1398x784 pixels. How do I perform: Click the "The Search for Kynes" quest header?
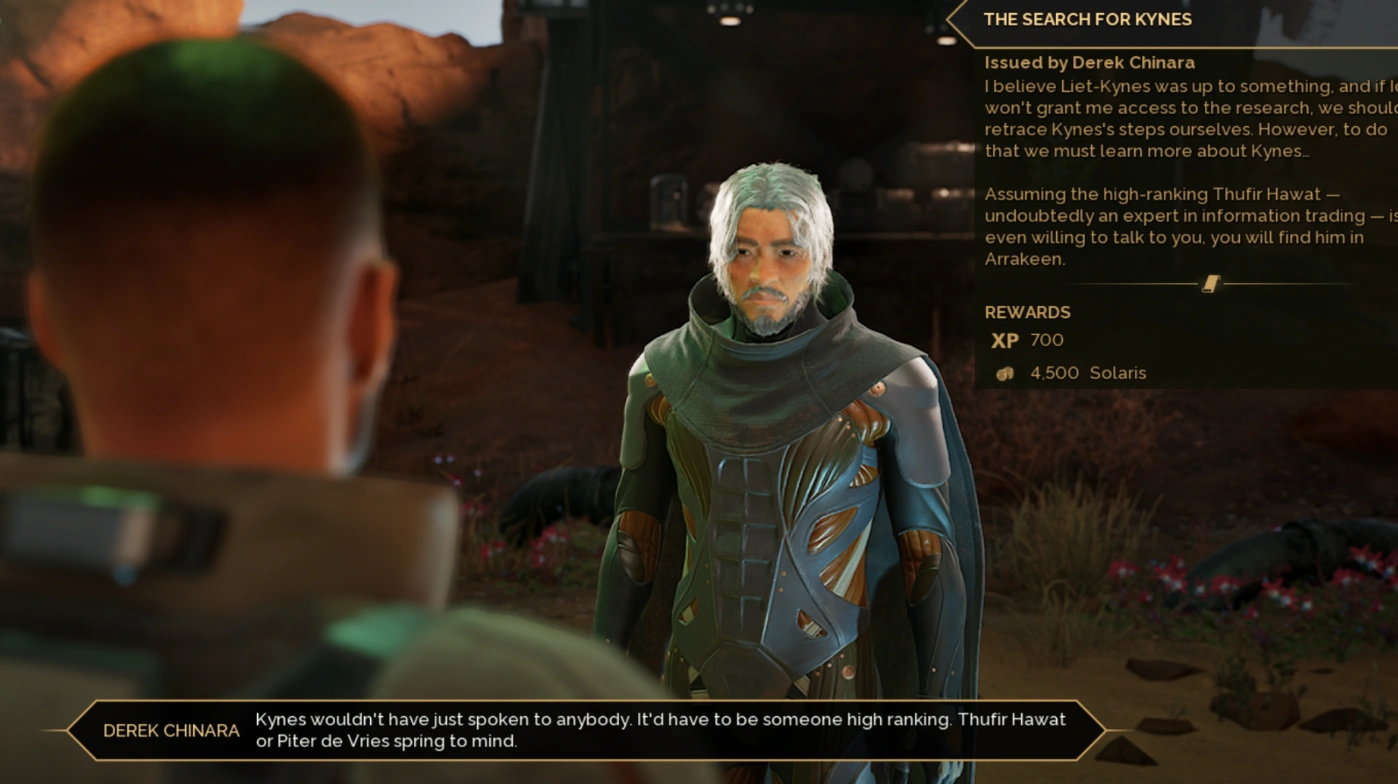(x=1087, y=20)
